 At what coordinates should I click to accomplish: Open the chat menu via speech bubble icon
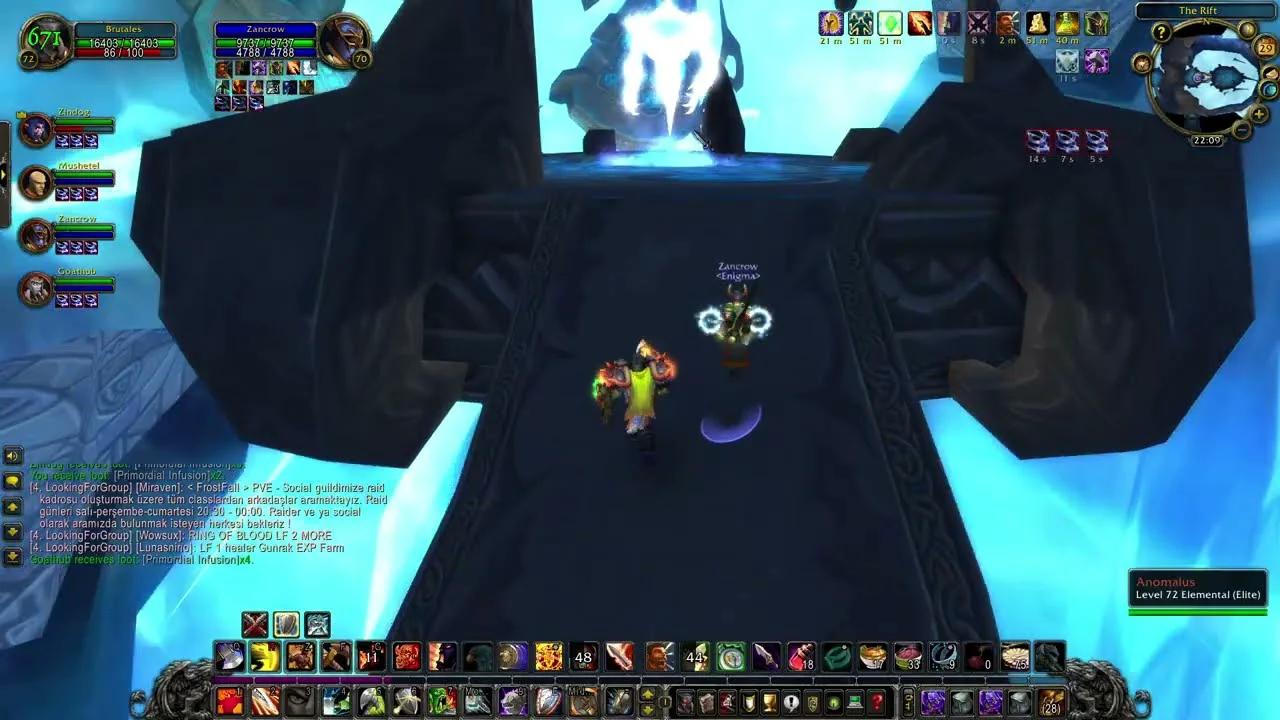pyautogui.click(x=10, y=482)
